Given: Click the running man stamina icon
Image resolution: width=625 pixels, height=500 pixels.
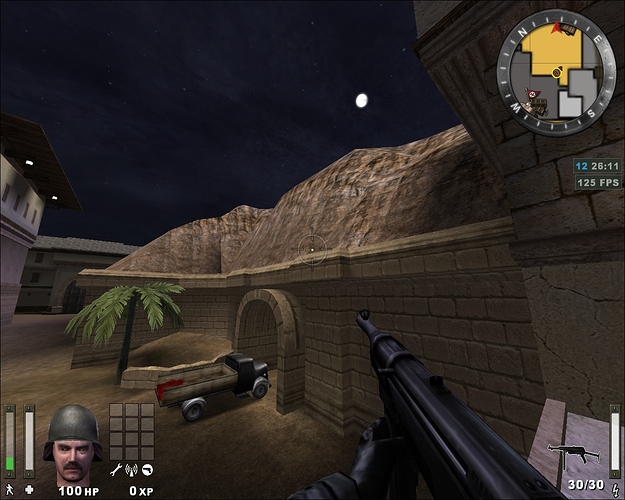Looking at the screenshot, I should point(10,489).
